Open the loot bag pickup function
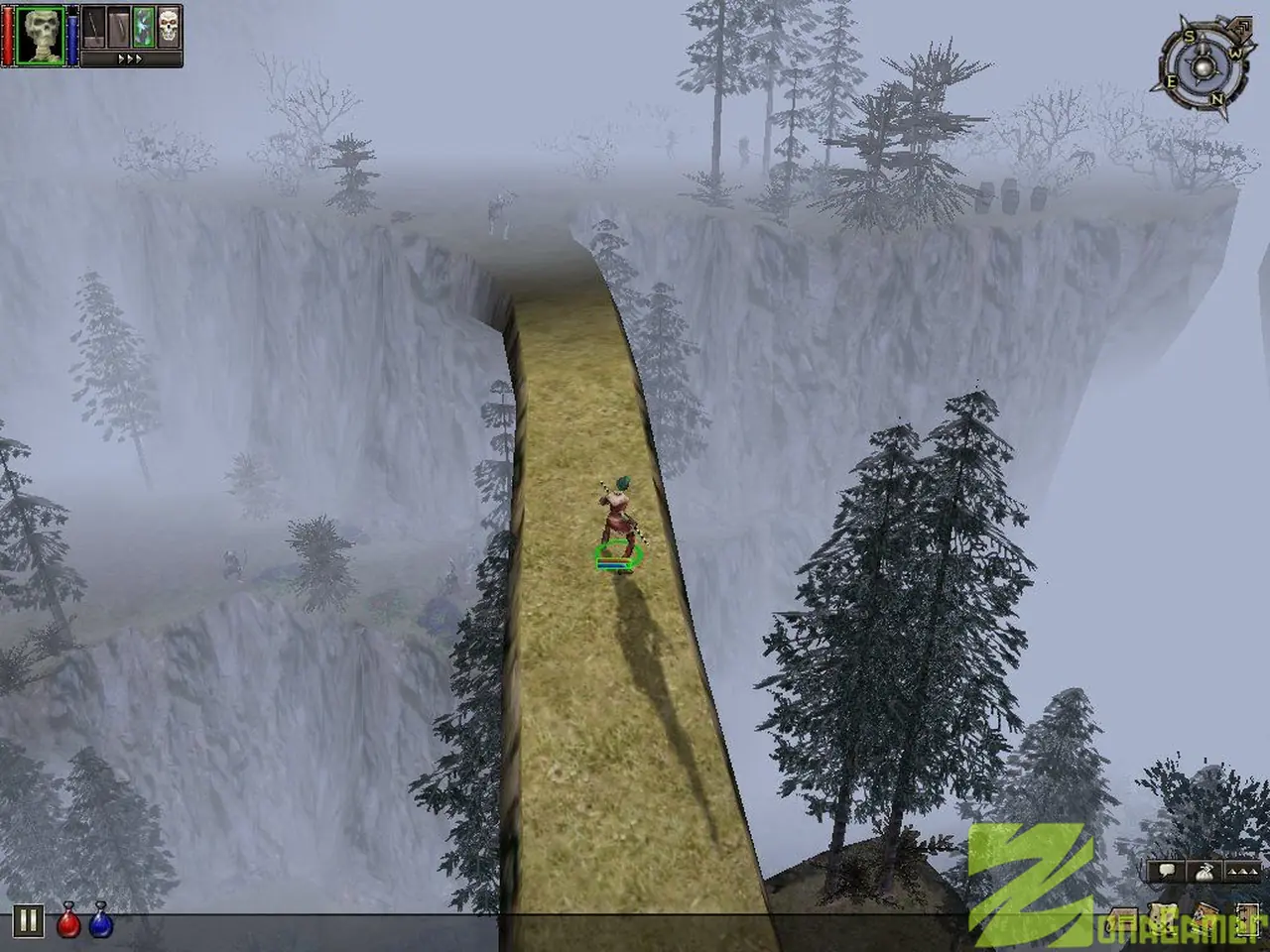 tap(1205, 873)
